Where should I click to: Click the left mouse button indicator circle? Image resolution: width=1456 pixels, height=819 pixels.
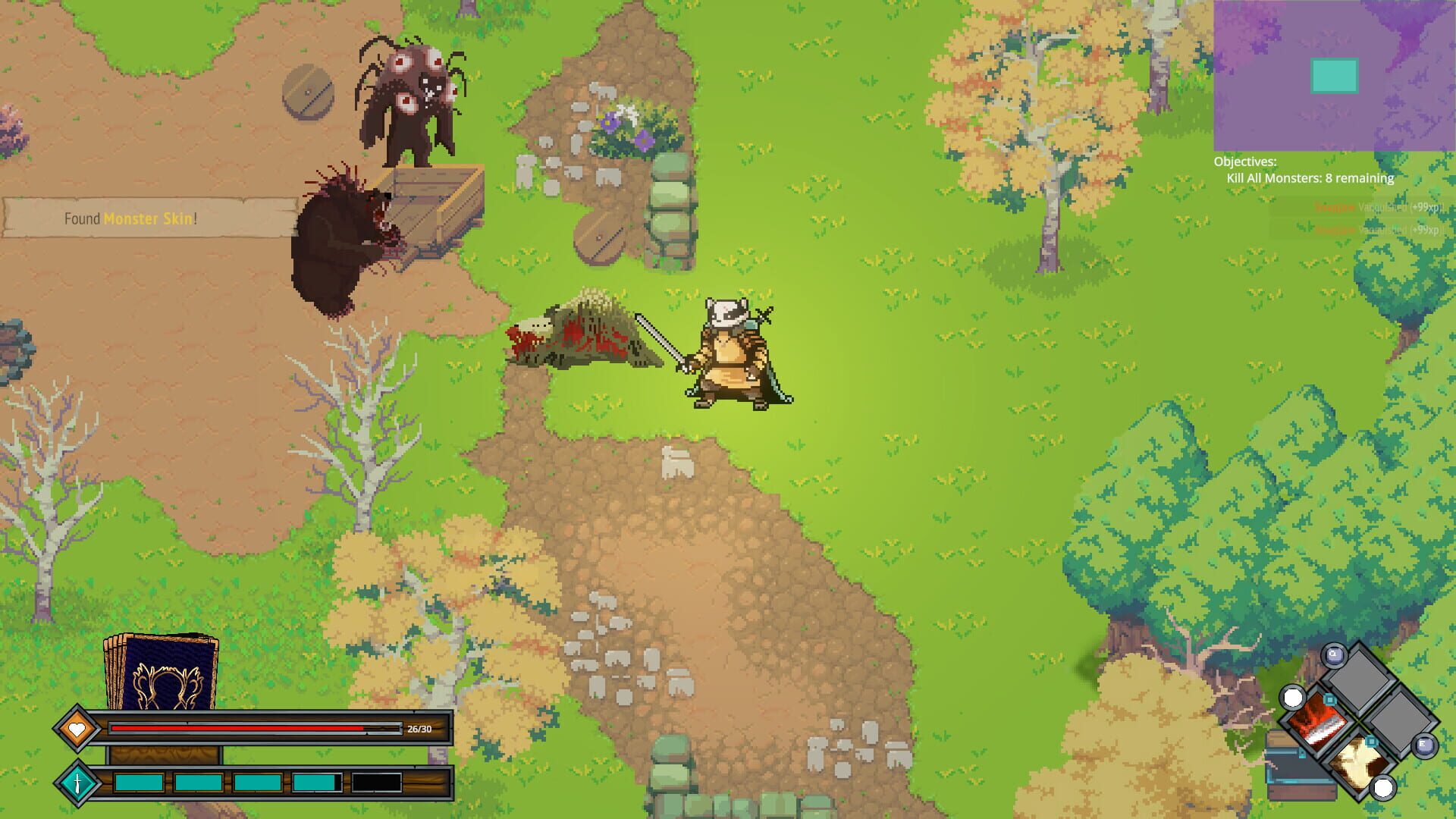click(1292, 698)
